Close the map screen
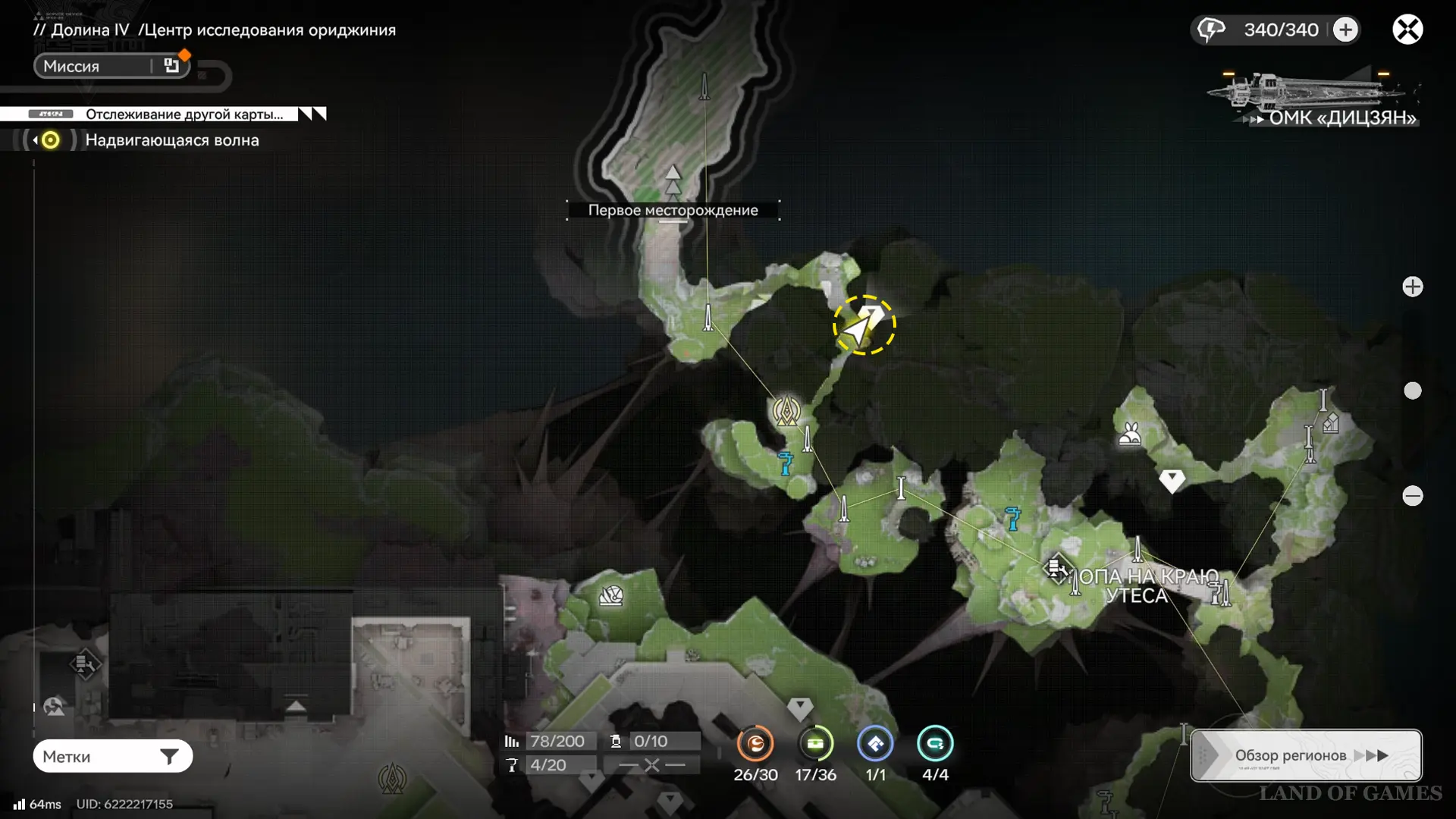The width and height of the screenshot is (1456, 819). point(1407,30)
